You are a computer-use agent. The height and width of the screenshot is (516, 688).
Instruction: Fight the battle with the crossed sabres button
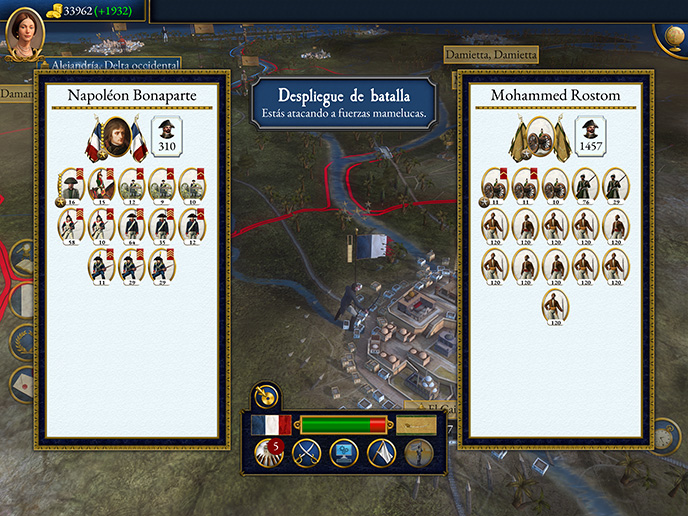pyautogui.click(x=306, y=454)
